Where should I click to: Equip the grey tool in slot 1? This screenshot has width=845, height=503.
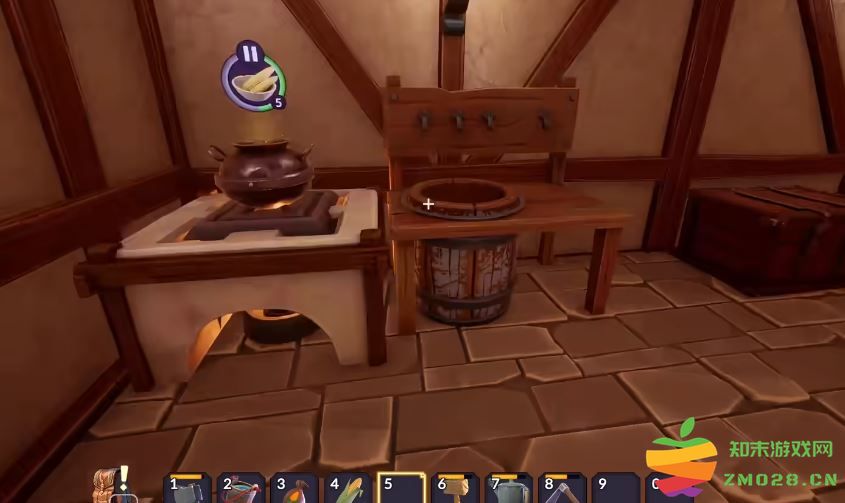(187, 490)
